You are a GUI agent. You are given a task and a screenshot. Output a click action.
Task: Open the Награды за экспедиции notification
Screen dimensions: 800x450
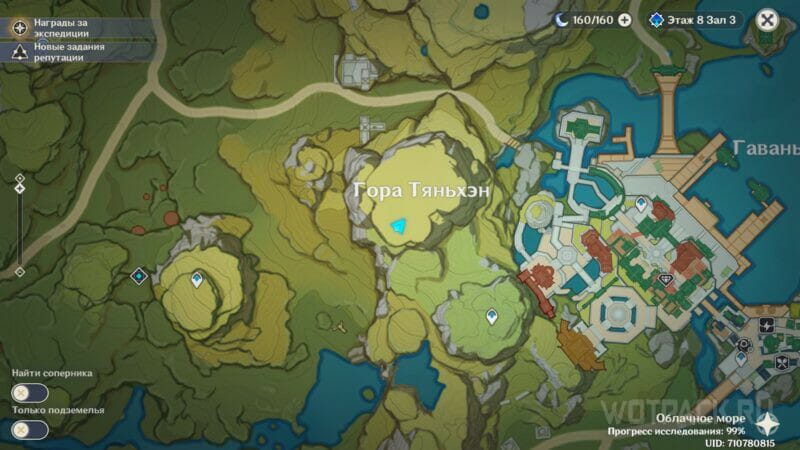coord(19,25)
